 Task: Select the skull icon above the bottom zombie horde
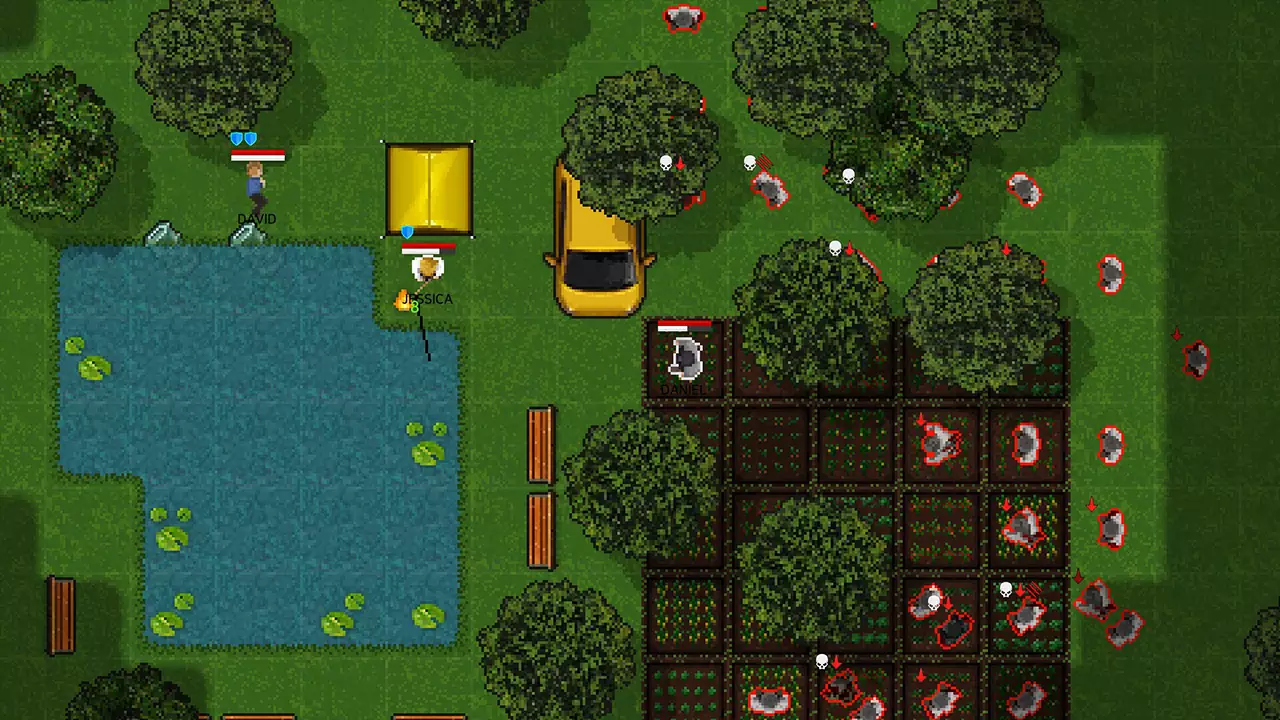[822, 661]
